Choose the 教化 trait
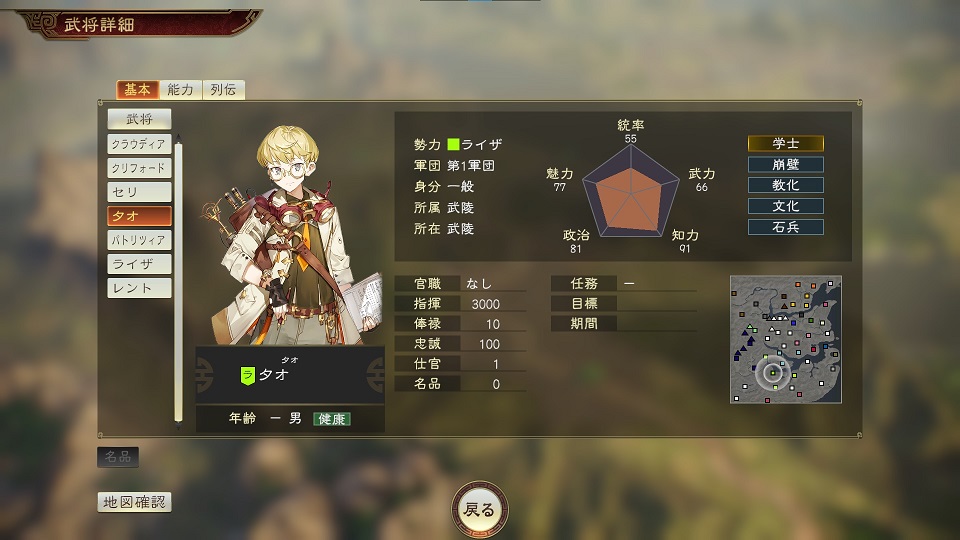960x540 pixels. point(786,186)
